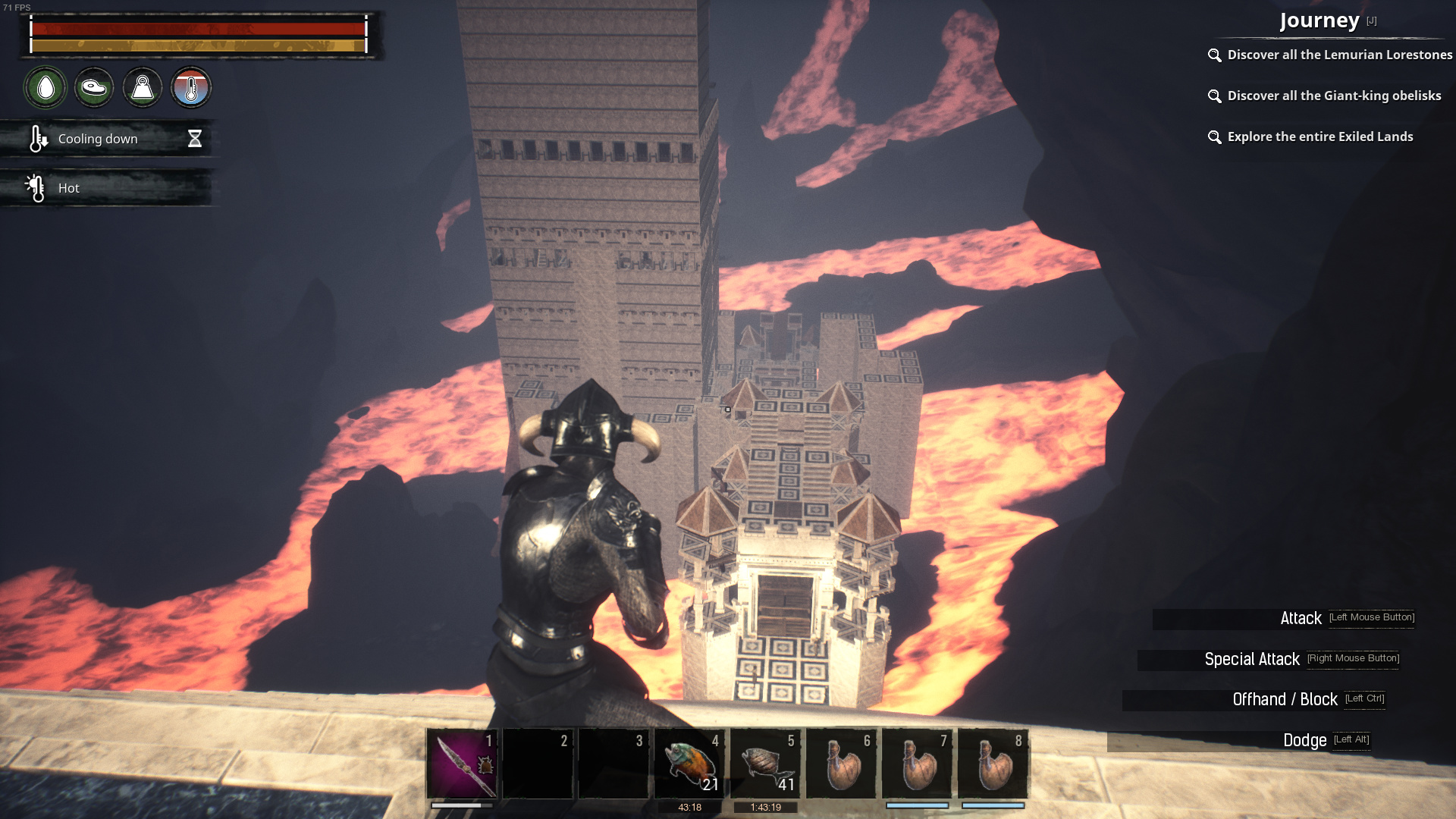Select the grey fish stack of 41
This screenshot has width=1456, height=819.
click(765, 764)
